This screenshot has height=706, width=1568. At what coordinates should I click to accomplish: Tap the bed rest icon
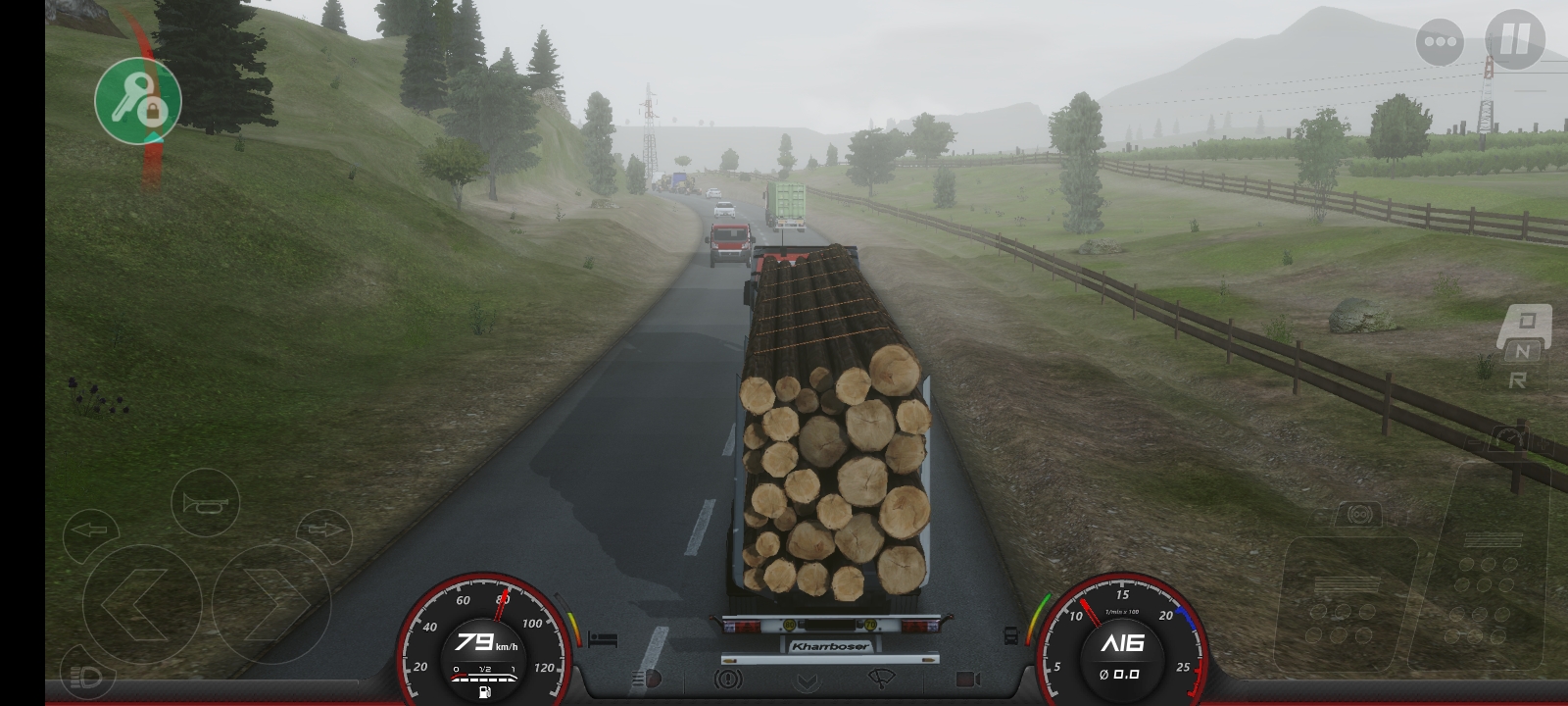point(603,639)
